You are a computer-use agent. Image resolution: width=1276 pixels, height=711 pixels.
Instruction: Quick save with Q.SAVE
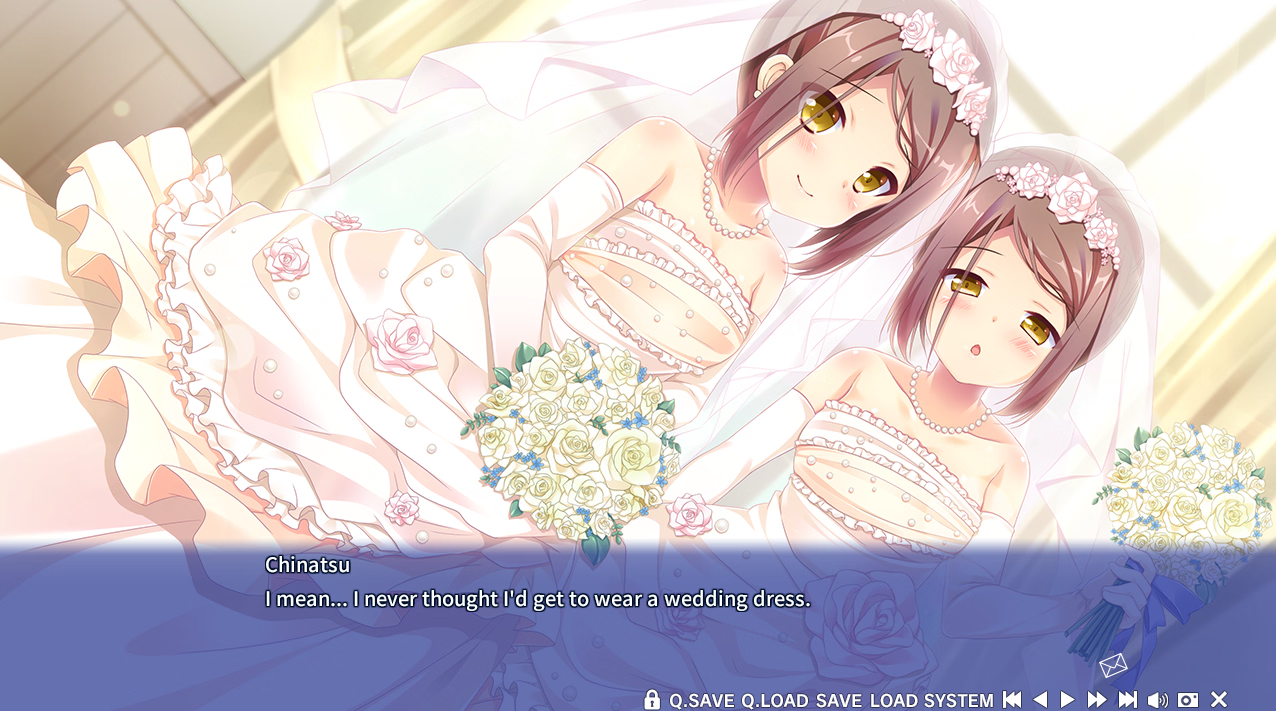click(x=702, y=700)
